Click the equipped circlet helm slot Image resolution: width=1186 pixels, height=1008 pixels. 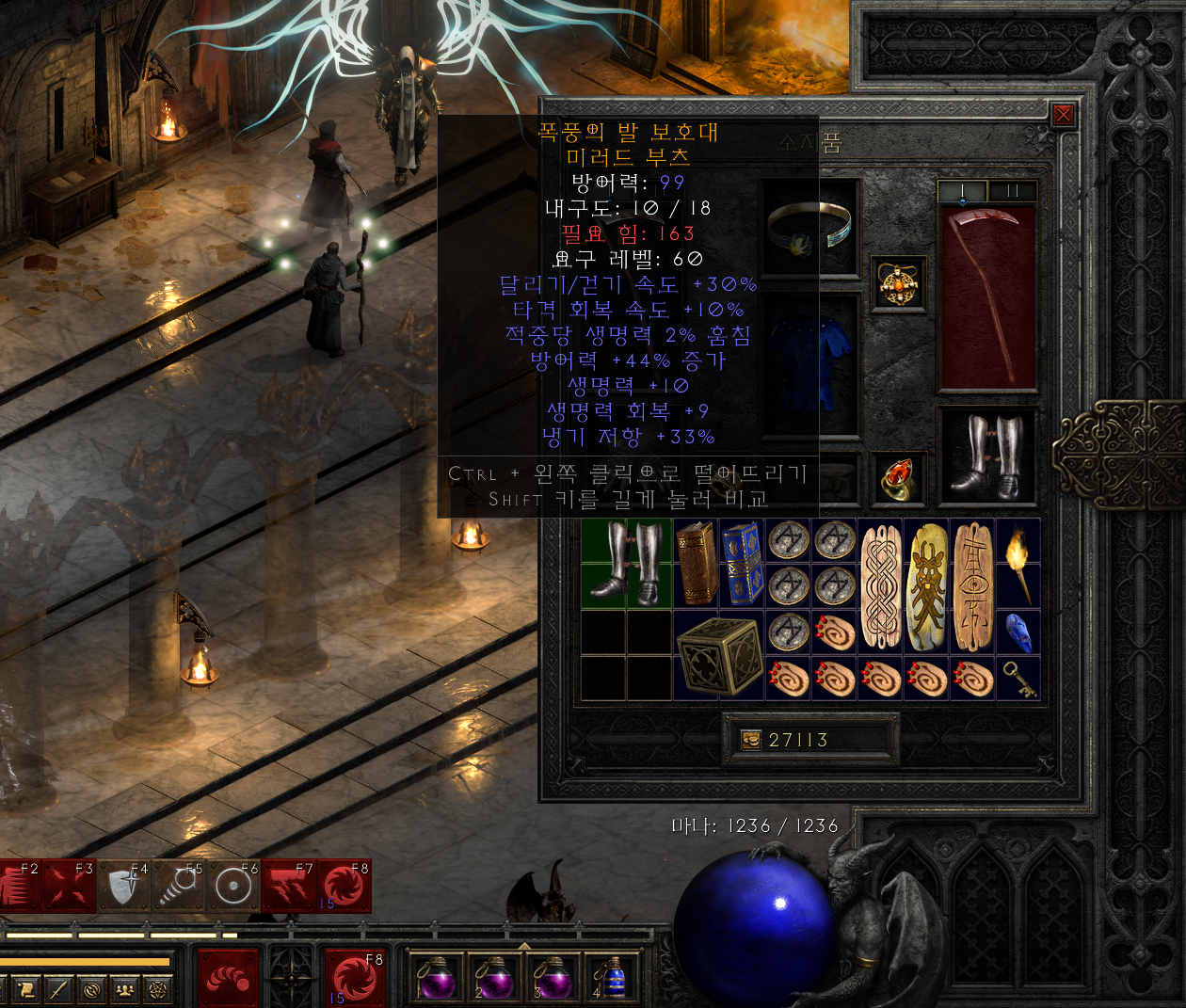pos(809,229)
